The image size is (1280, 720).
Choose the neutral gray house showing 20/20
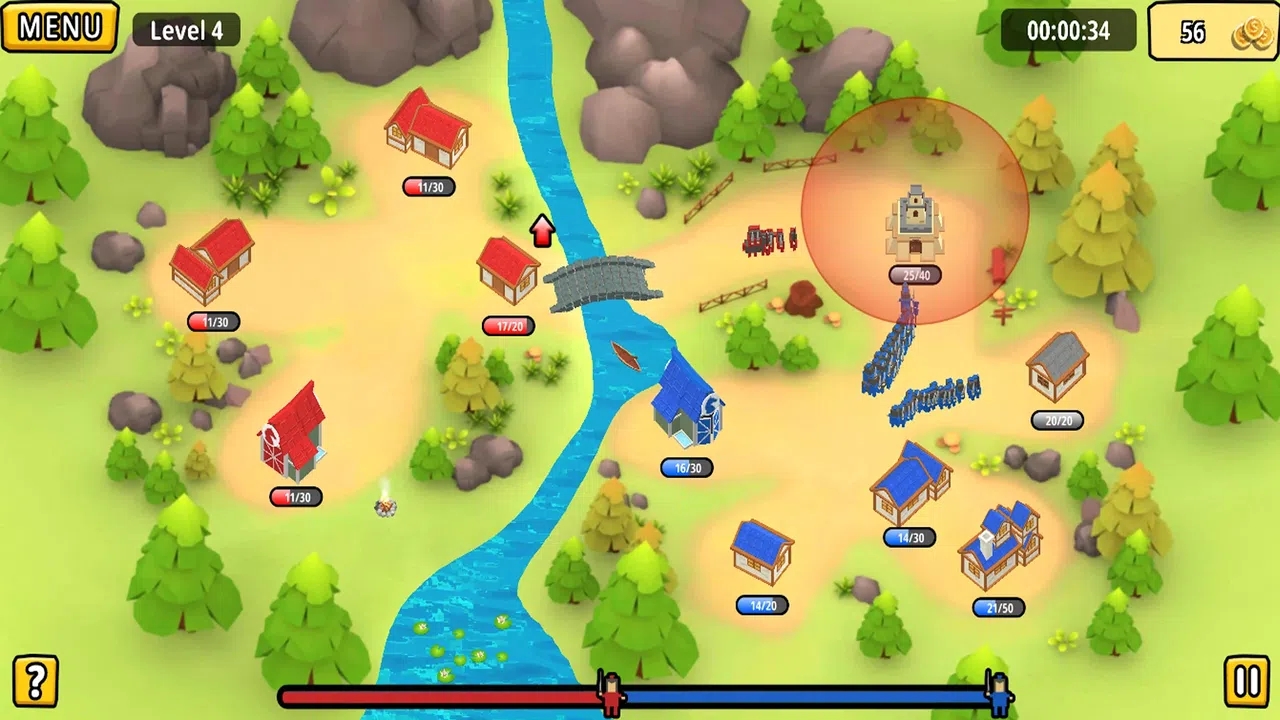click(x=1057, y=366)
